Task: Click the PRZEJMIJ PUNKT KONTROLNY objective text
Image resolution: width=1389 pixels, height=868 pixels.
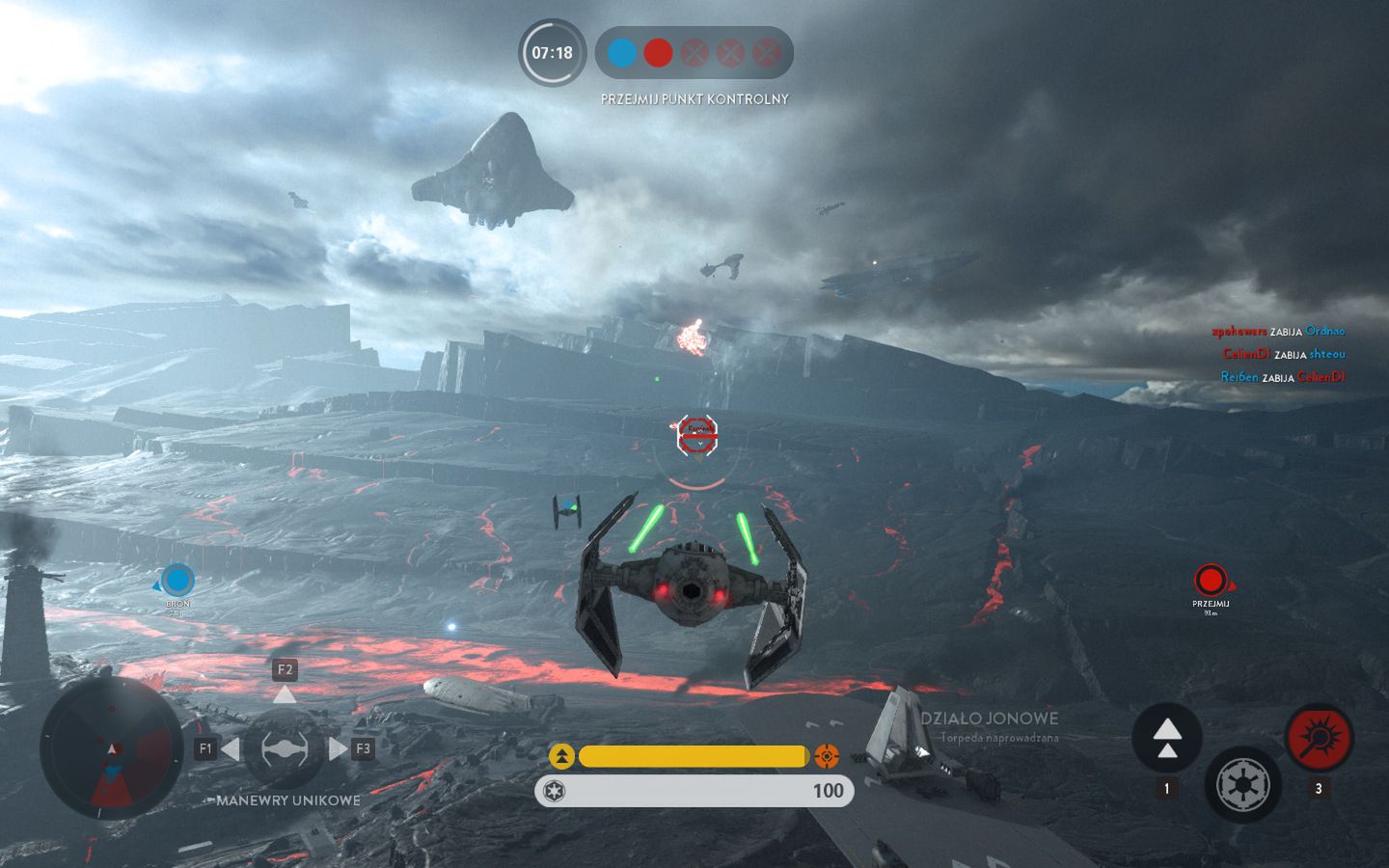Action: tap(694, 98)
